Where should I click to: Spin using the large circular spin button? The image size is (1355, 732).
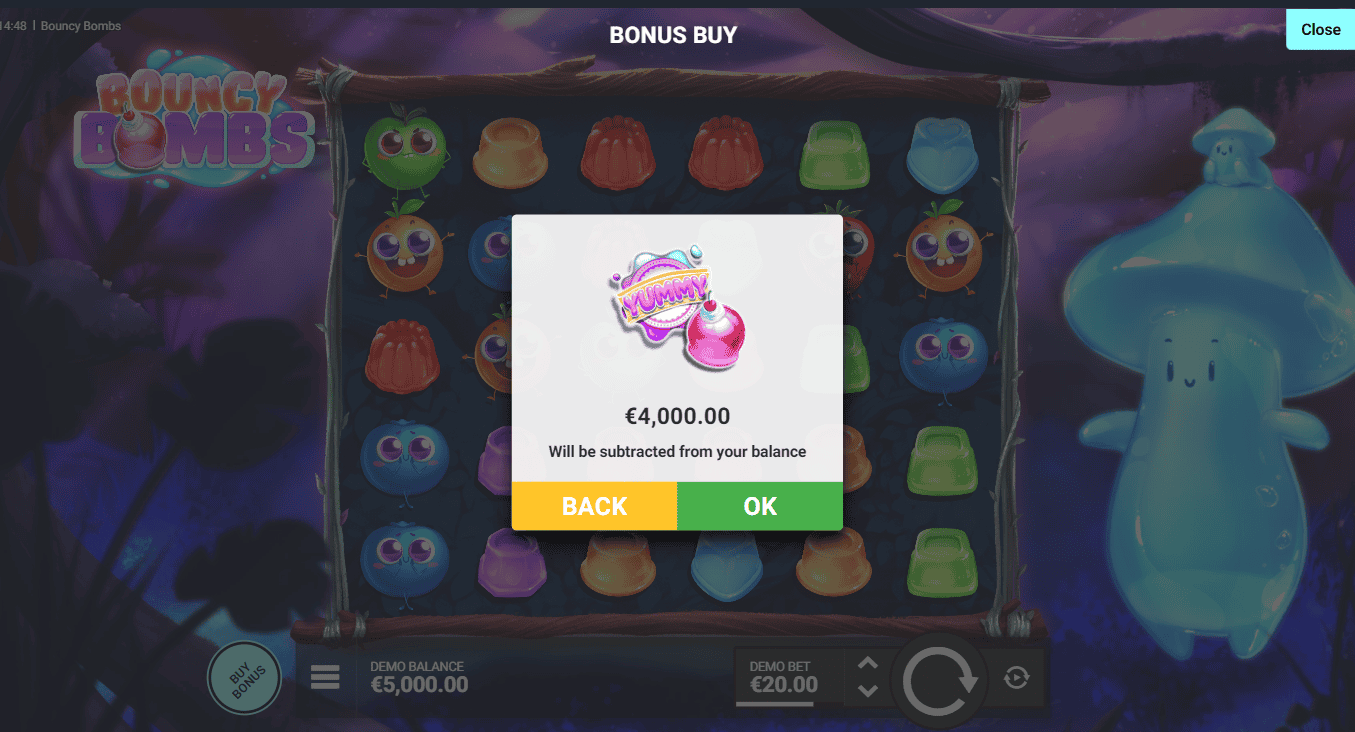[938, 677]
